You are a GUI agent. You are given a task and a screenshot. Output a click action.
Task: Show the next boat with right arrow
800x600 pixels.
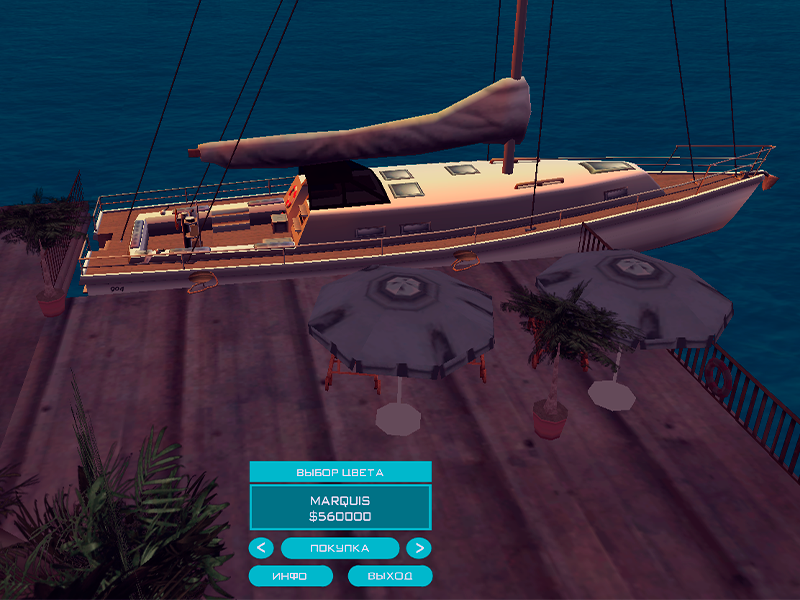[x=420, y=548]
